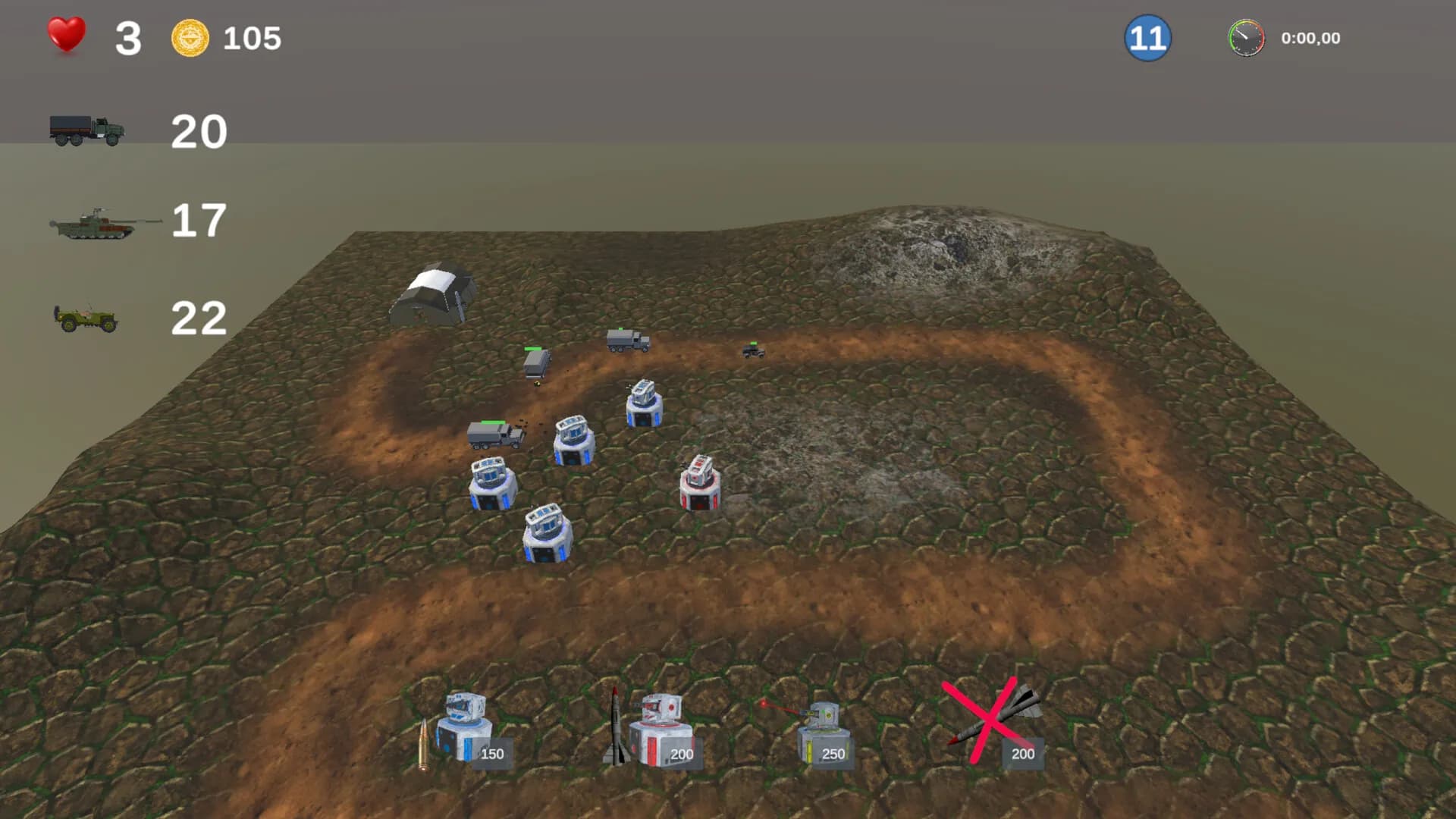Click the gold coin currency icon
The width and height of the screenshot is (1456, 819).
click(x=188, y=34)
